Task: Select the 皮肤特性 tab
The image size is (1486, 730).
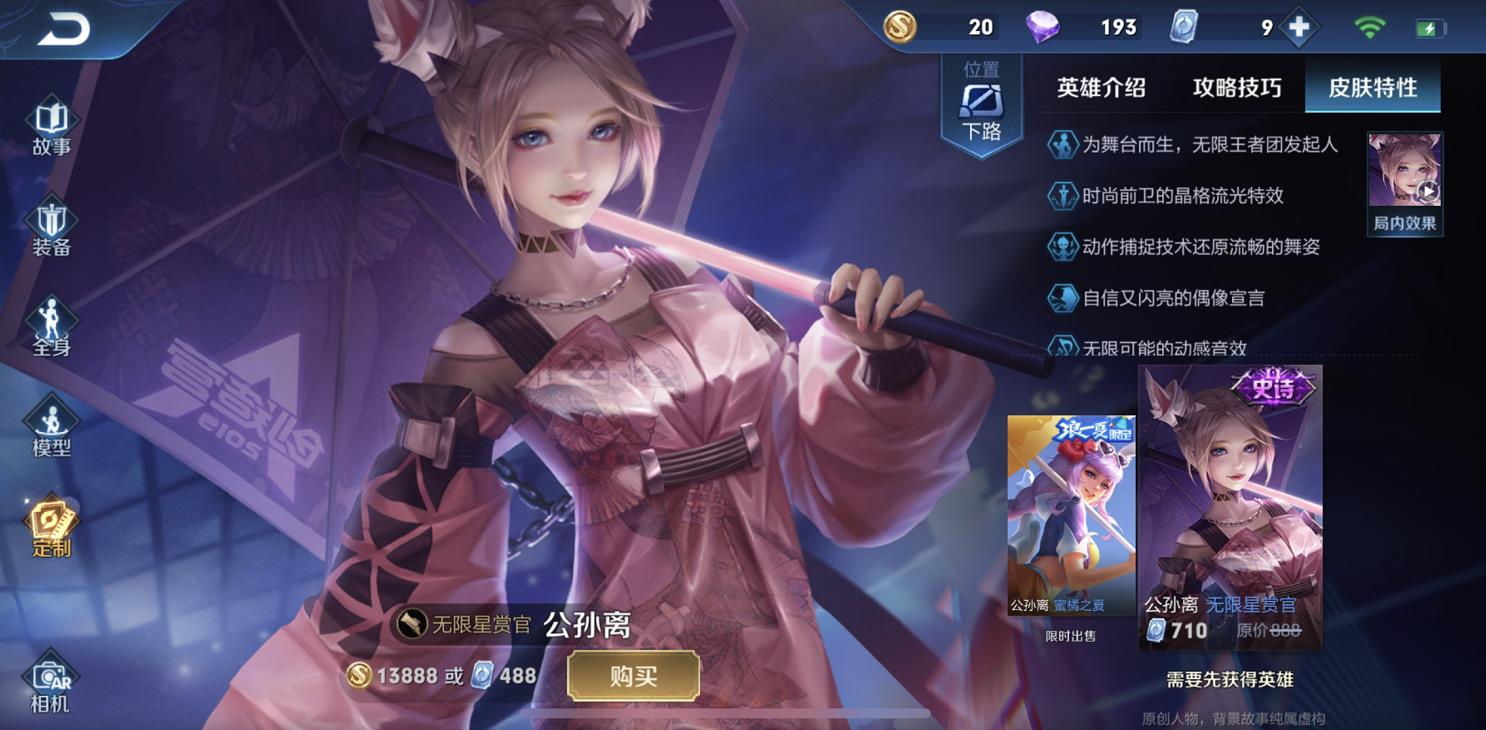Action: (x=1374, y=88)
